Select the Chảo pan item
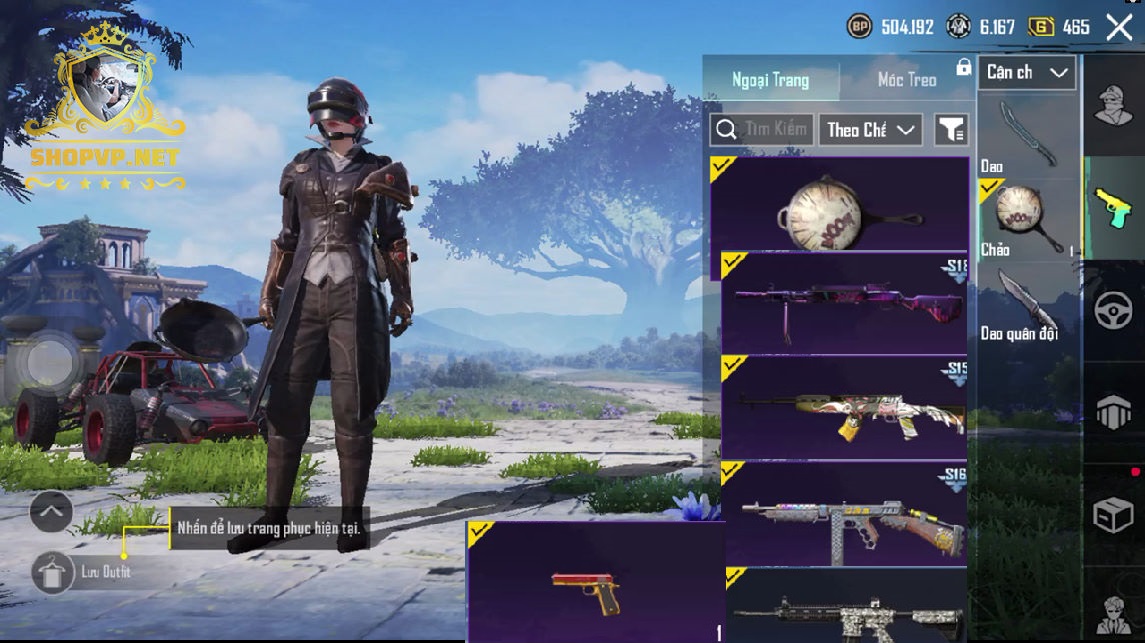 point(1028,218)
